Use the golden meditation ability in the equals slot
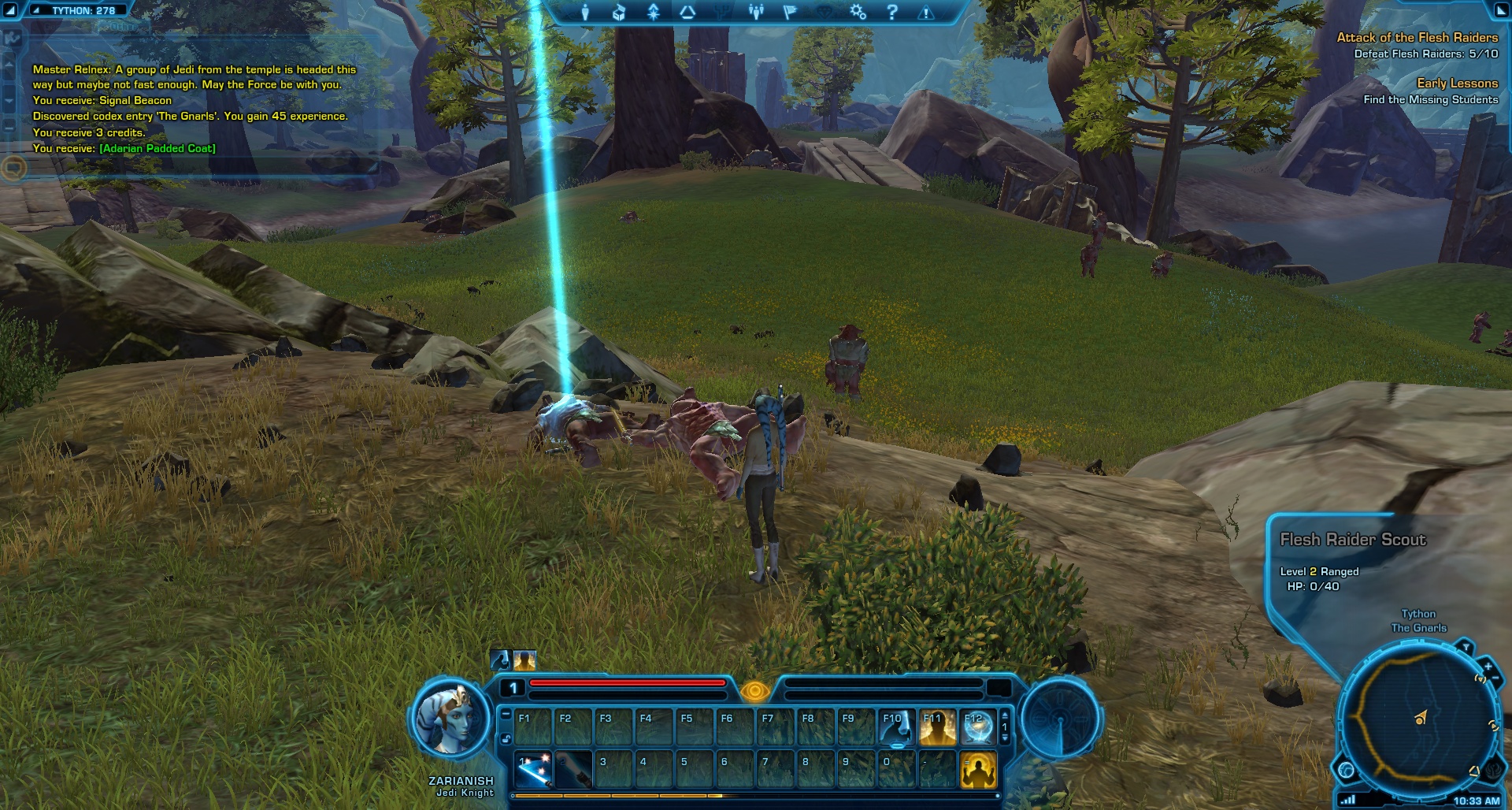The width and height of the screenshot is (1512, 810). pos(978,769)
